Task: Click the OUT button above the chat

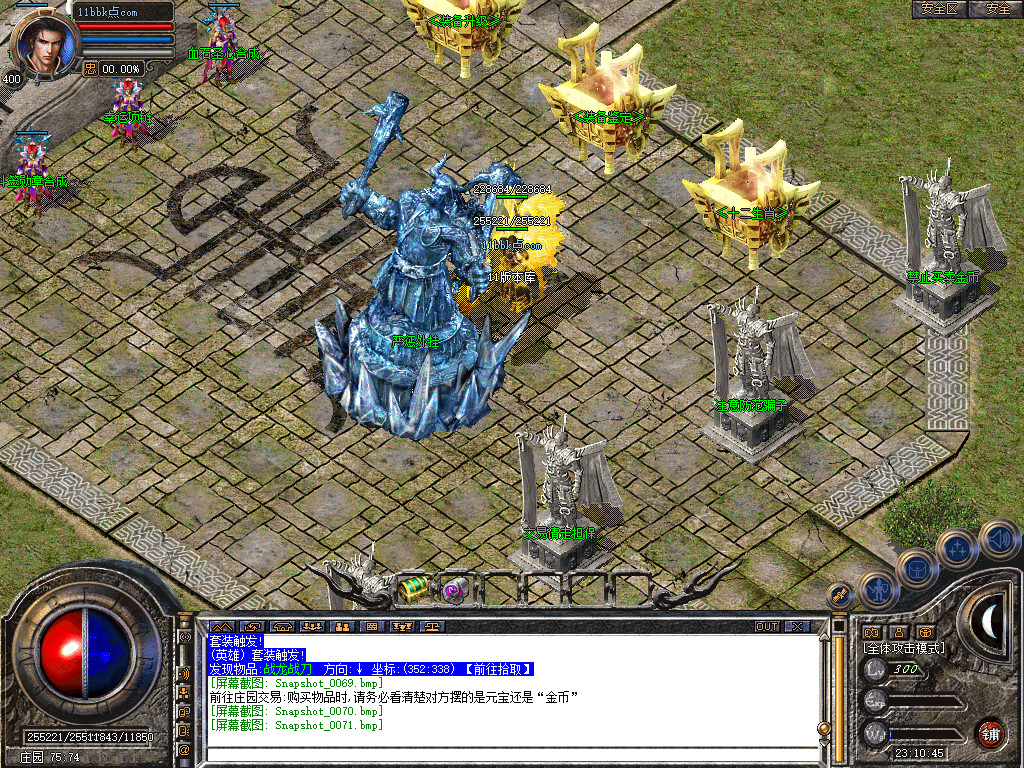Action: coord(766,627)
